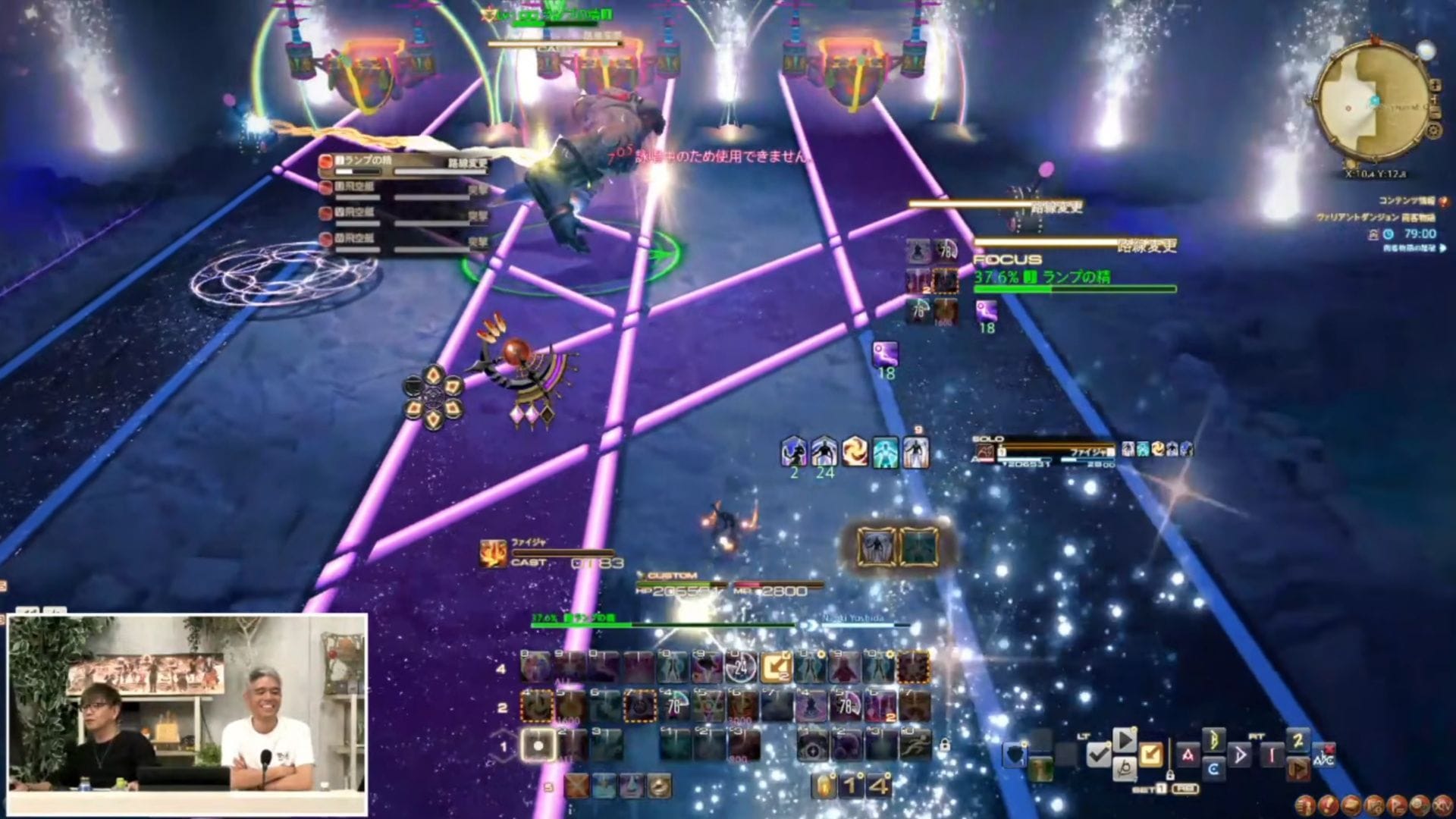Click the shield icon at left of cross hotbar
The width and height of the screenshot is (1456, 819).
[x=1014, y=755]
